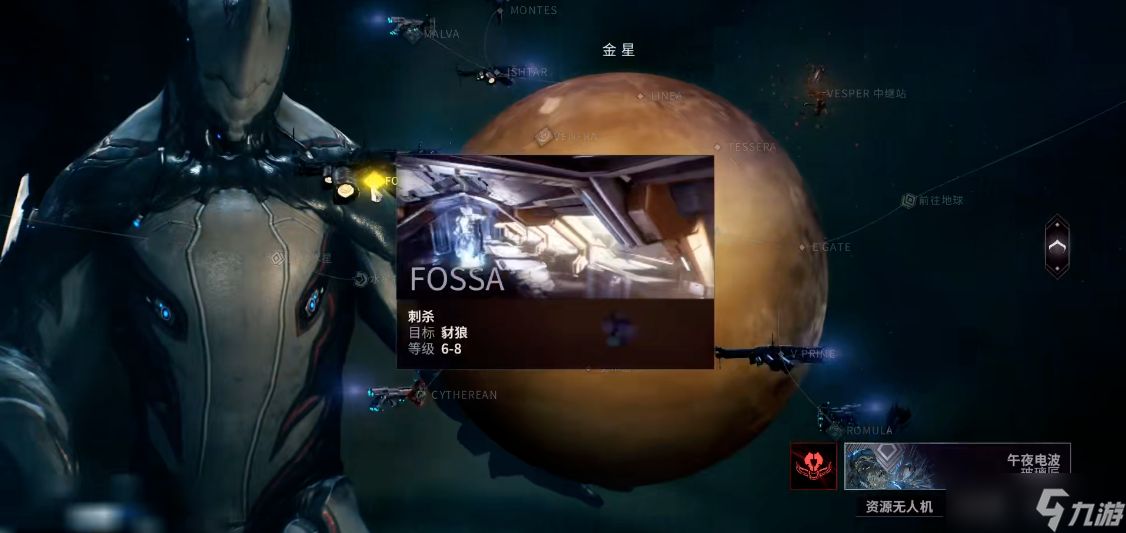This screenshot has height=533, width=1126.
Task: Open the red emblem icon beside Nightwave
Action: [813, 466]
